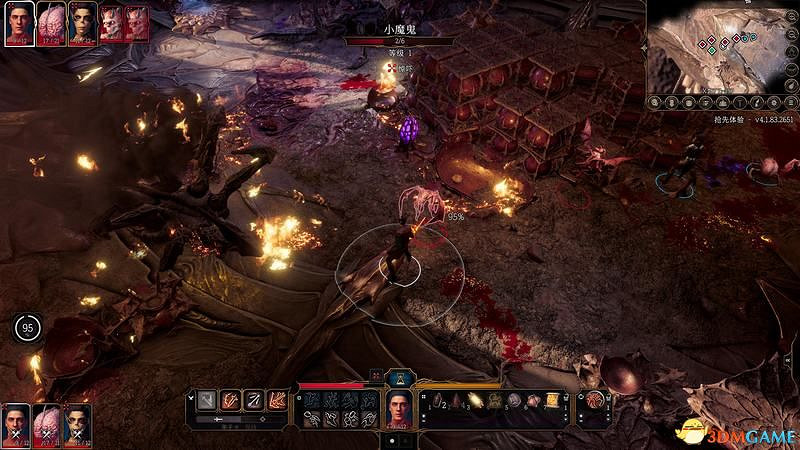Pick the pale dark-haired woman in the turn order

point(82,22)
